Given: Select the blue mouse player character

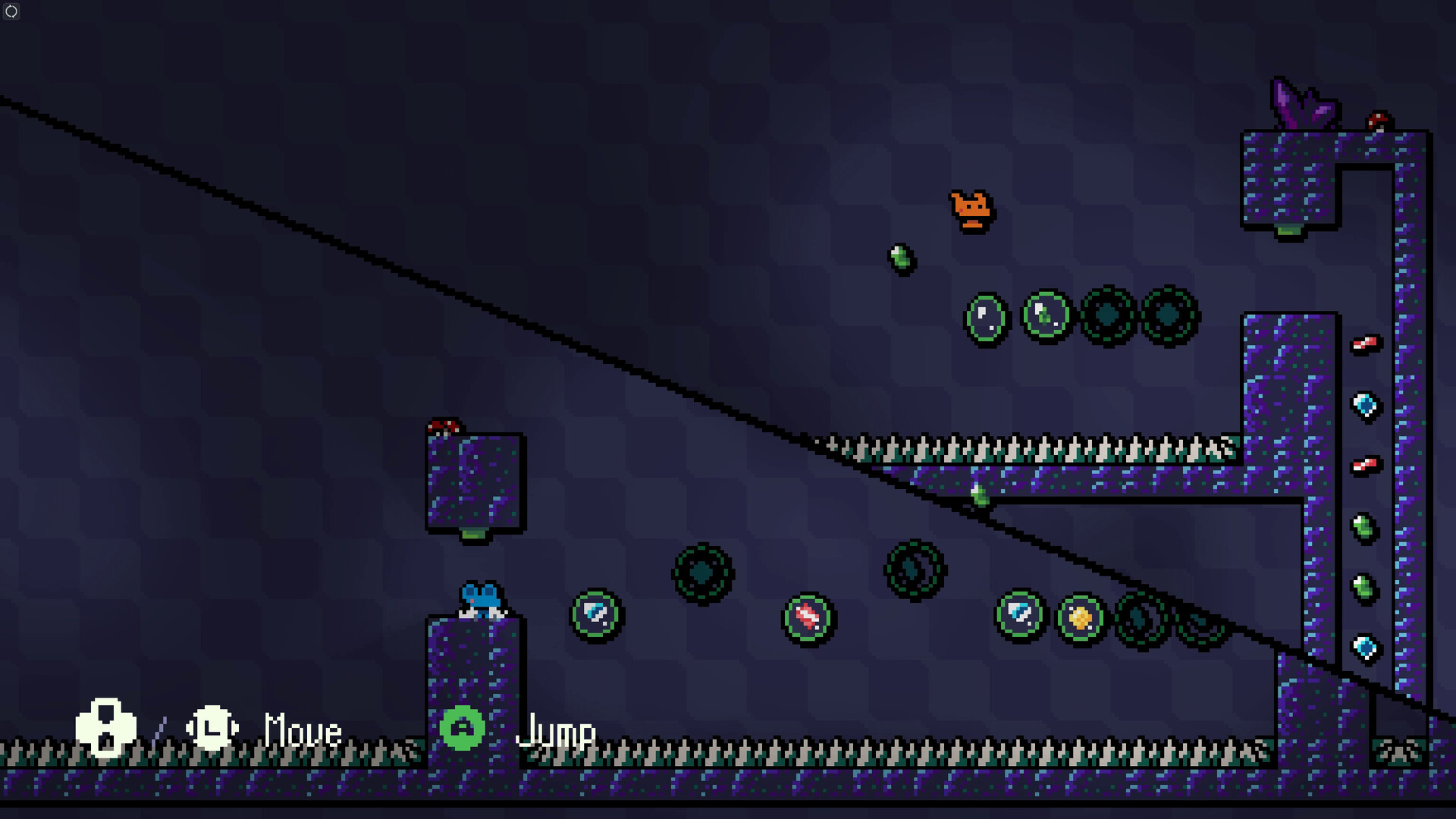Looking at the screenshot, I should pyautogui.click(x=479, y=601).
